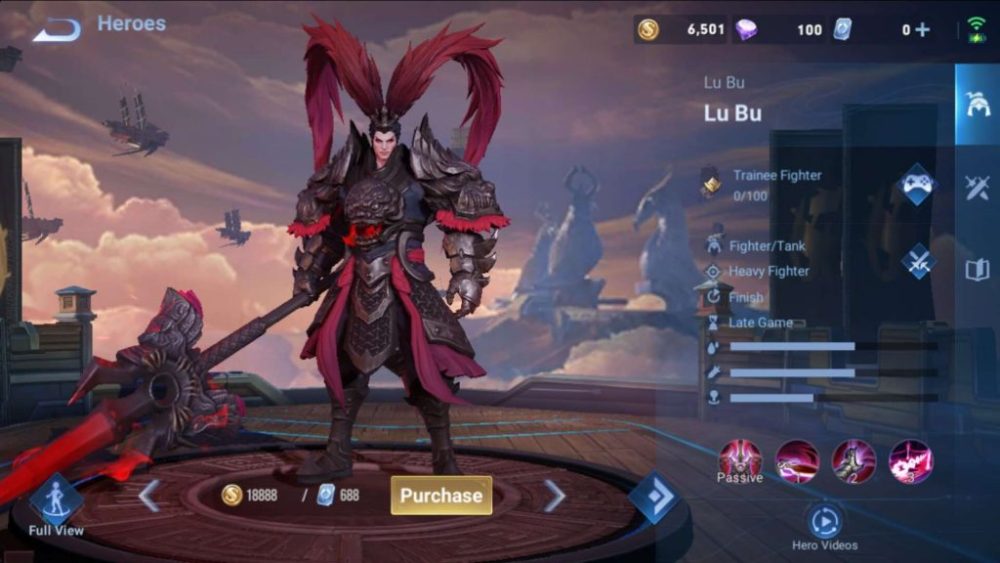
Task: Switch to the hero helmet tab
Action: point(976,104)
